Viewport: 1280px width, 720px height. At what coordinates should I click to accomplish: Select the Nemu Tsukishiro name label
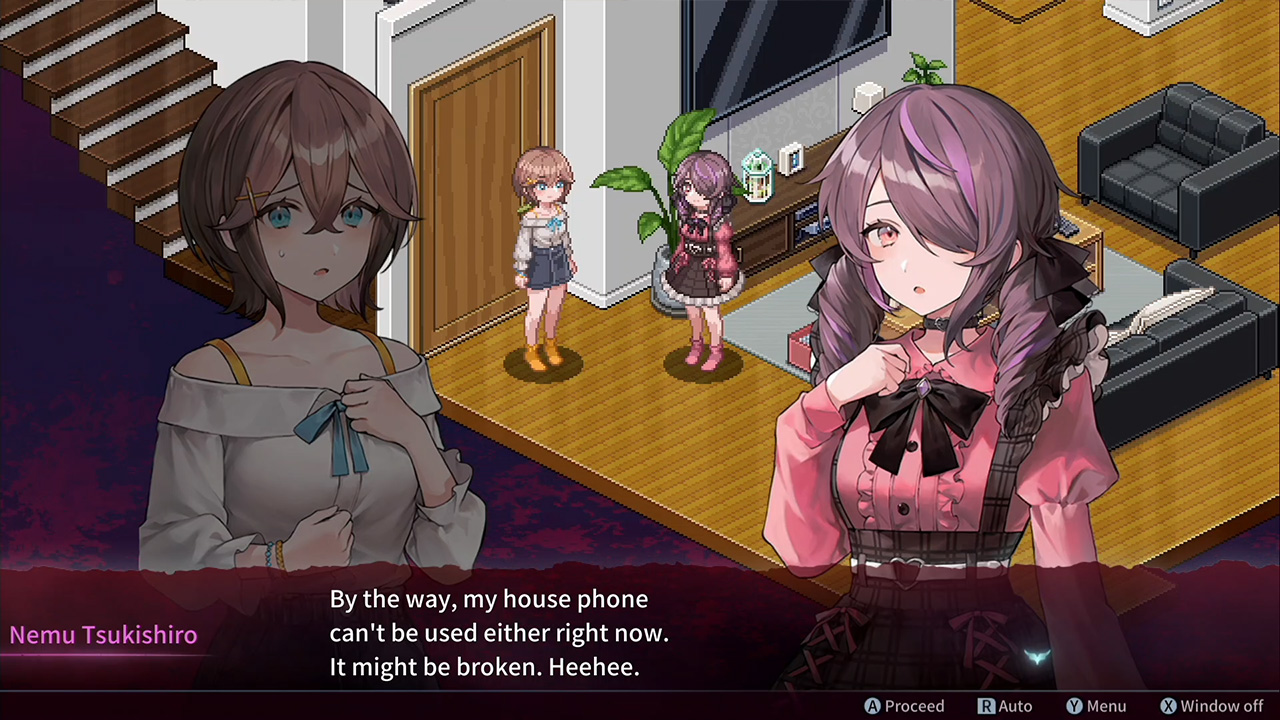[103, 635]
